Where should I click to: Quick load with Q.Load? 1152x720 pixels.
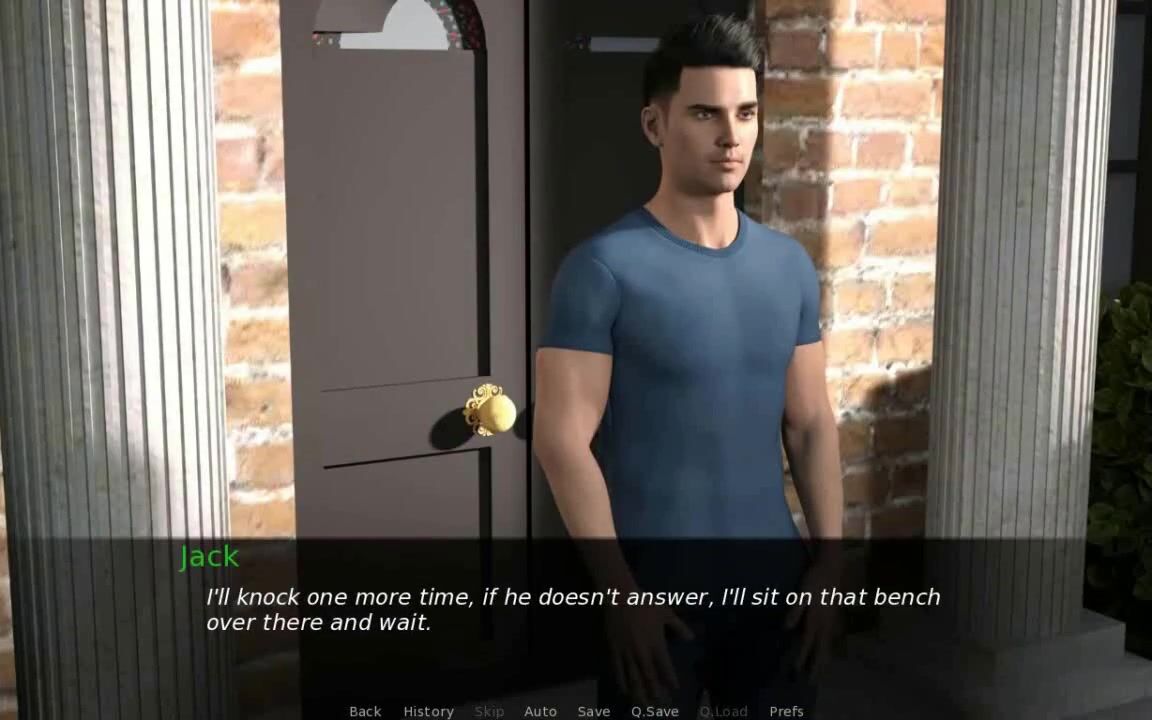[x=723, y=711]
